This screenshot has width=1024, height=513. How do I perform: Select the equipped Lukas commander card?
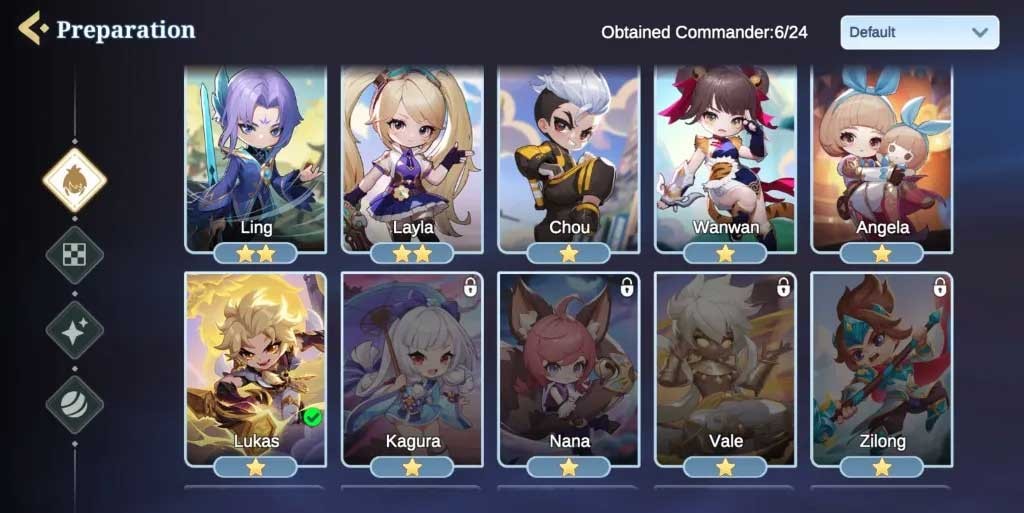[256, 368]
